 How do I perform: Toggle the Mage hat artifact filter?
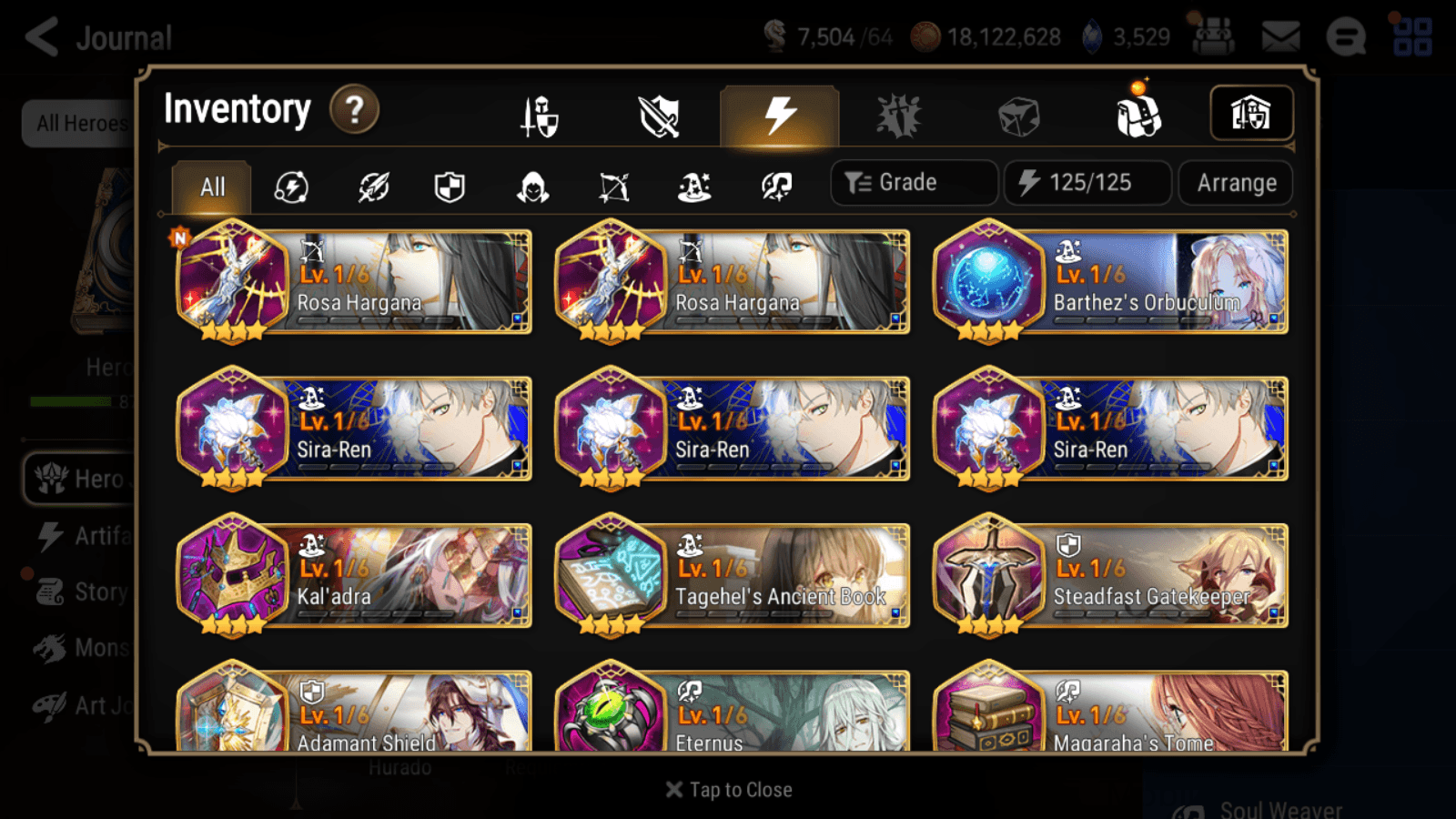click(694, 187)
